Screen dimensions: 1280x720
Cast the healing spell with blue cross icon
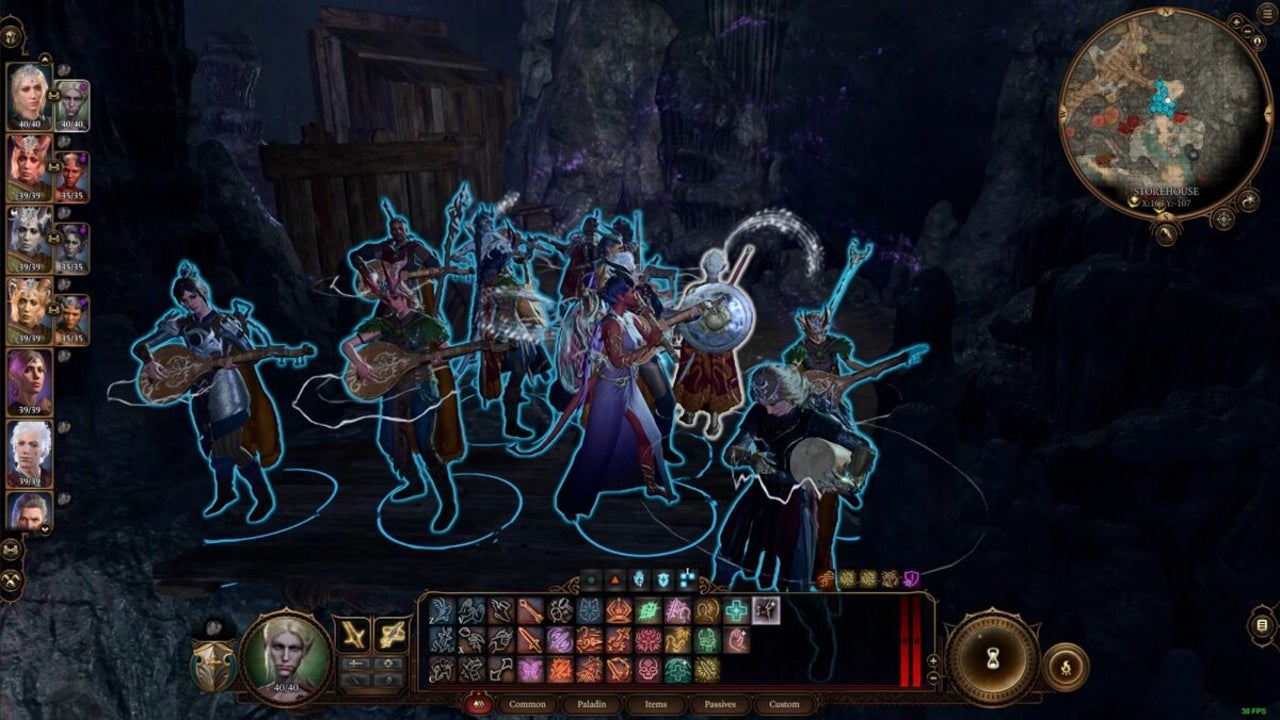pos(735,610)
